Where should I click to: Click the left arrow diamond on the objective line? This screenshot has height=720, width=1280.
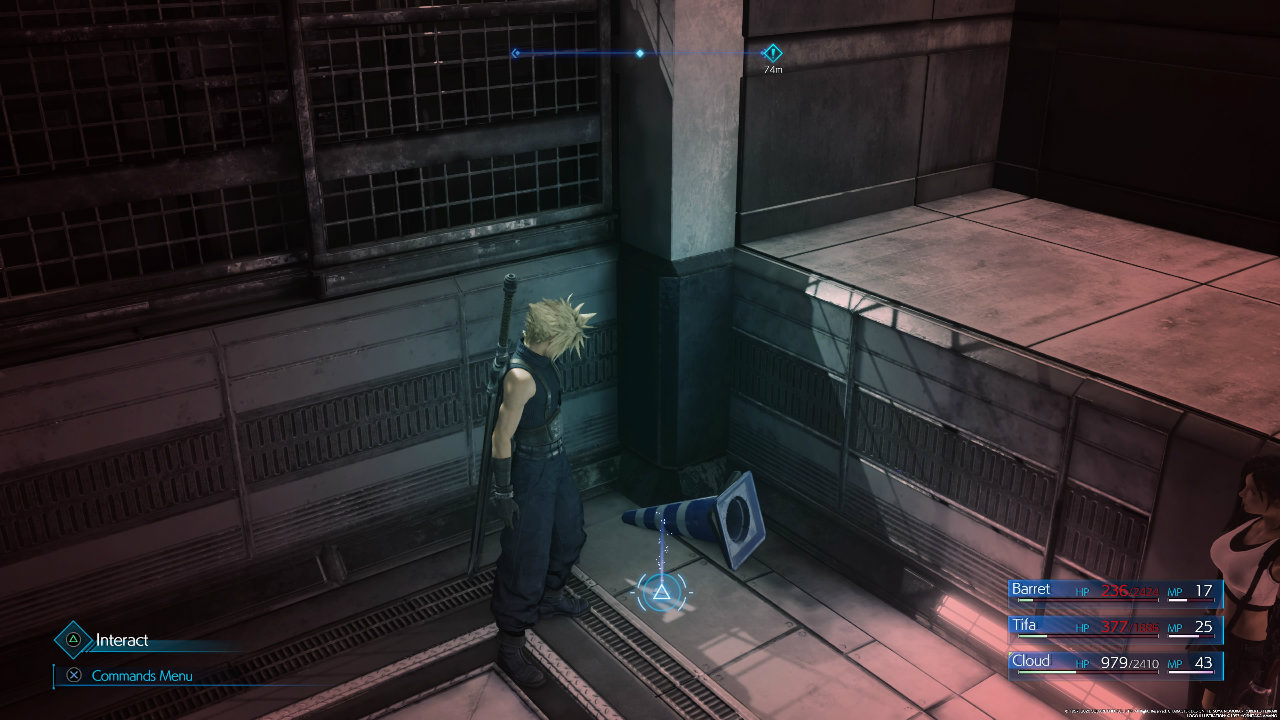[x=516, y=50]
